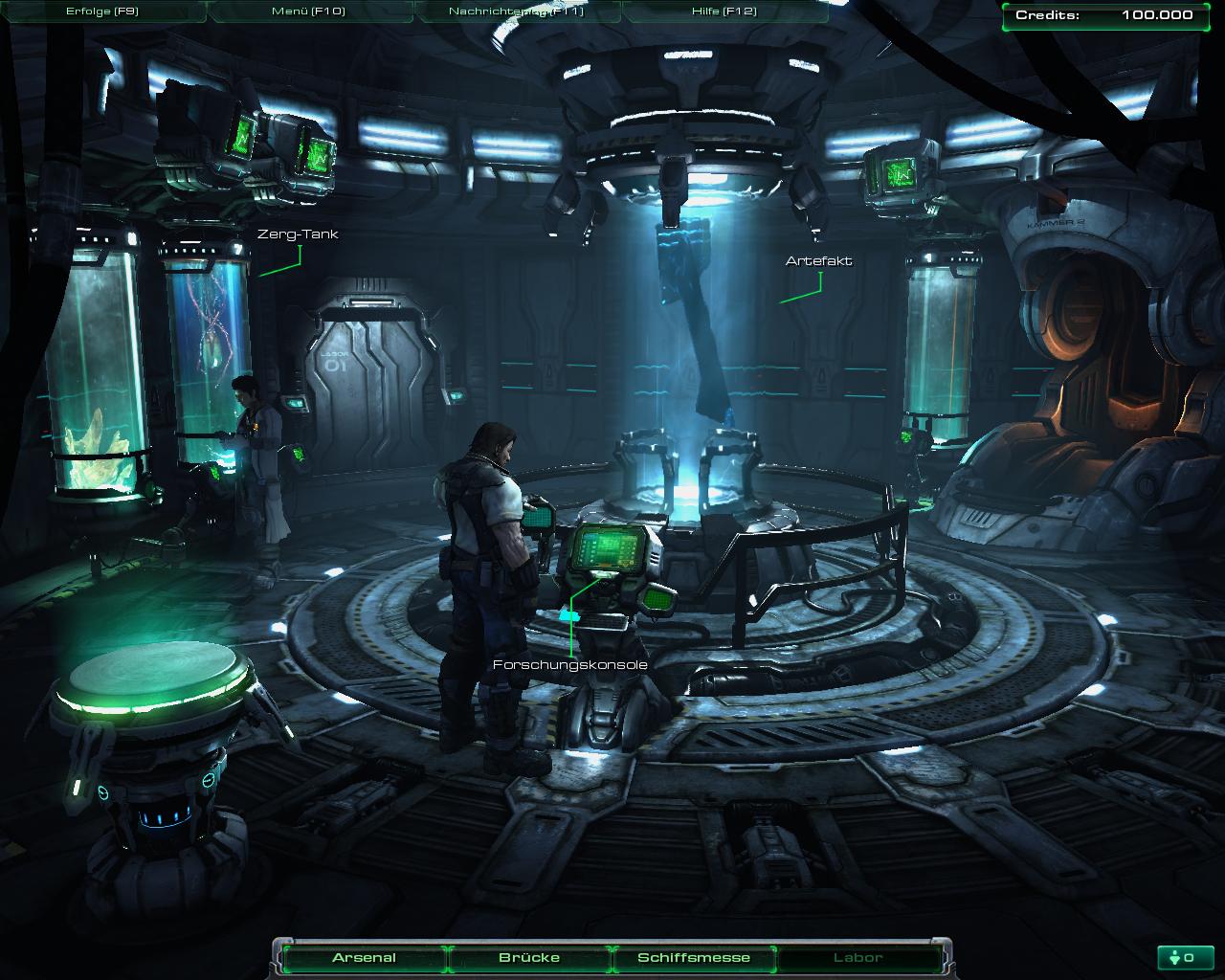Select the Labor room tab
Image resolution: width=1225 pixels, height=980 pixels.
[858, 957]
